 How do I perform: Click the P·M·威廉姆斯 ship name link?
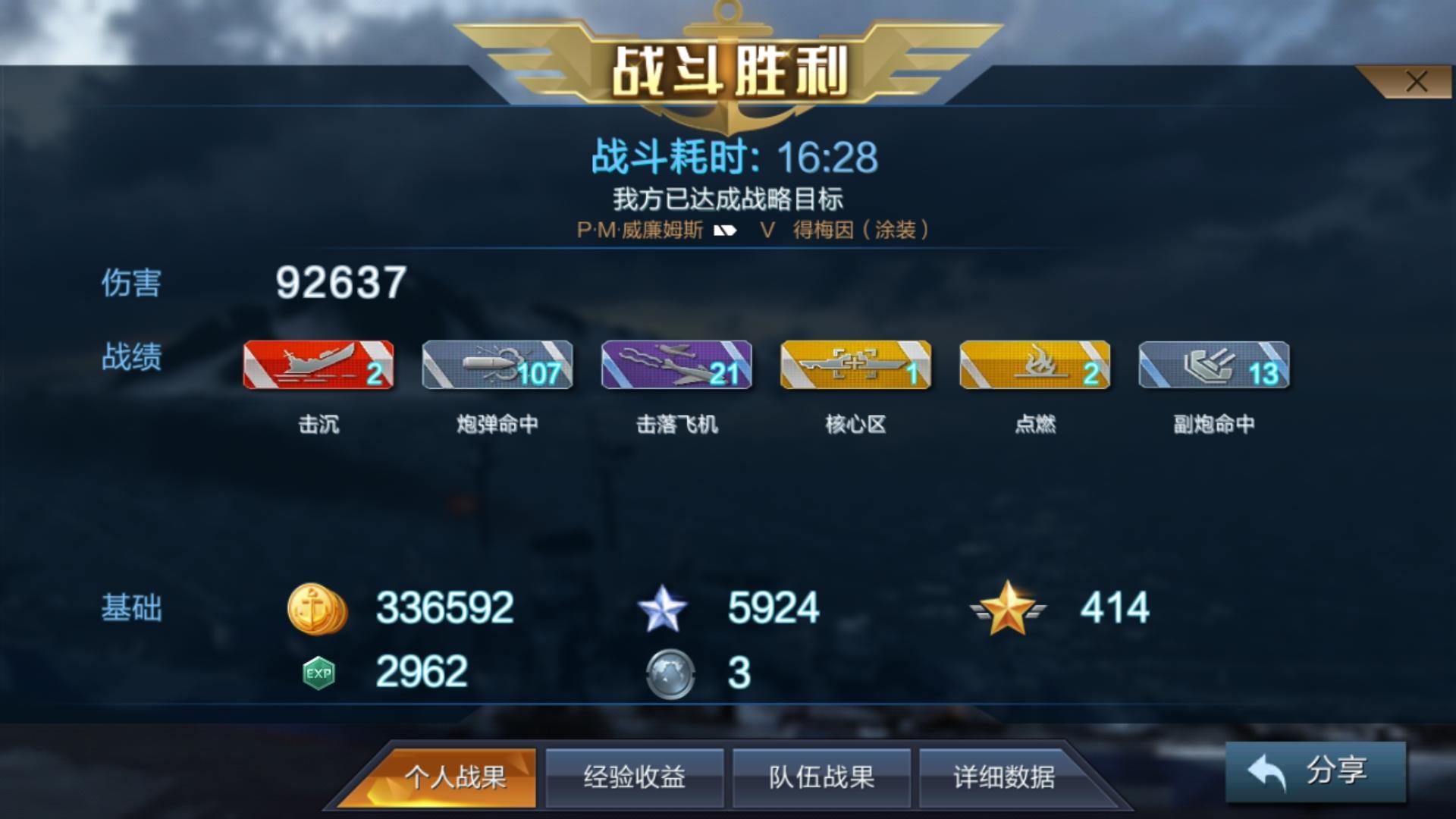click(639, 230)
